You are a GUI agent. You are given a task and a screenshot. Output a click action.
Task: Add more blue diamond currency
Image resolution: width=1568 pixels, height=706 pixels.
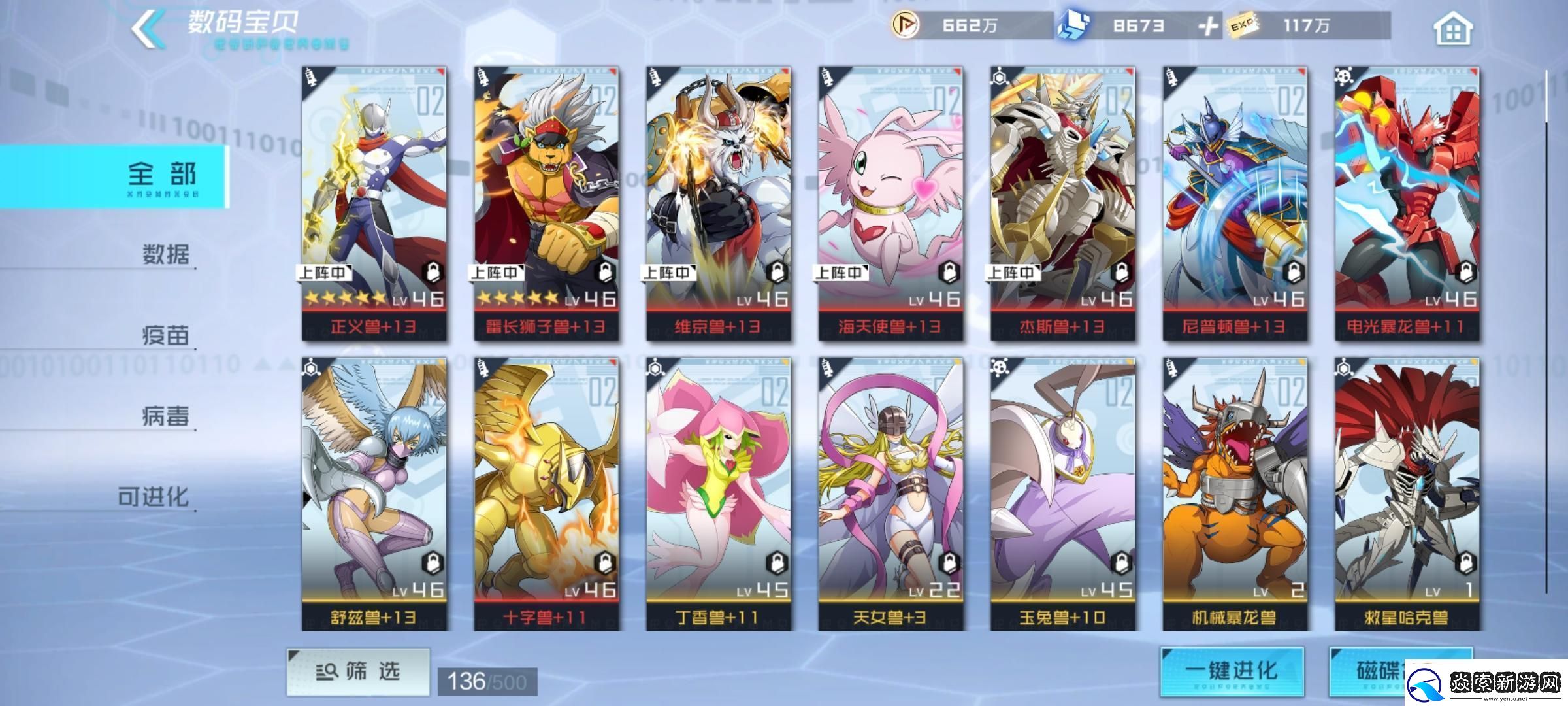pyautogui.click(x=1208, y=26)
